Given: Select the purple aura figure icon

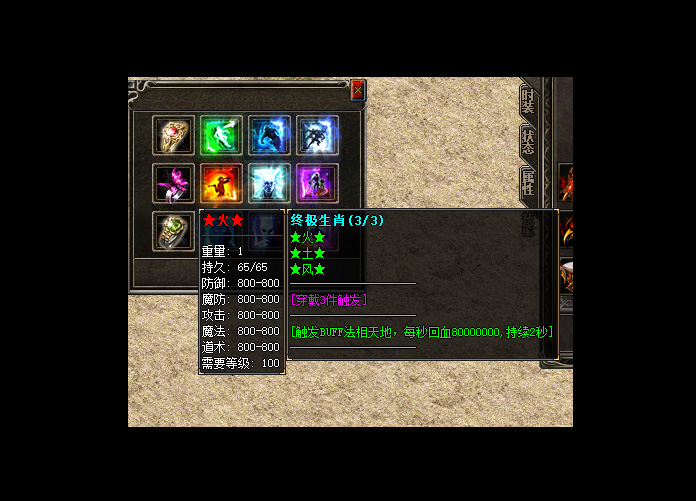Looking at the screenshot, I should pos(317,183).
